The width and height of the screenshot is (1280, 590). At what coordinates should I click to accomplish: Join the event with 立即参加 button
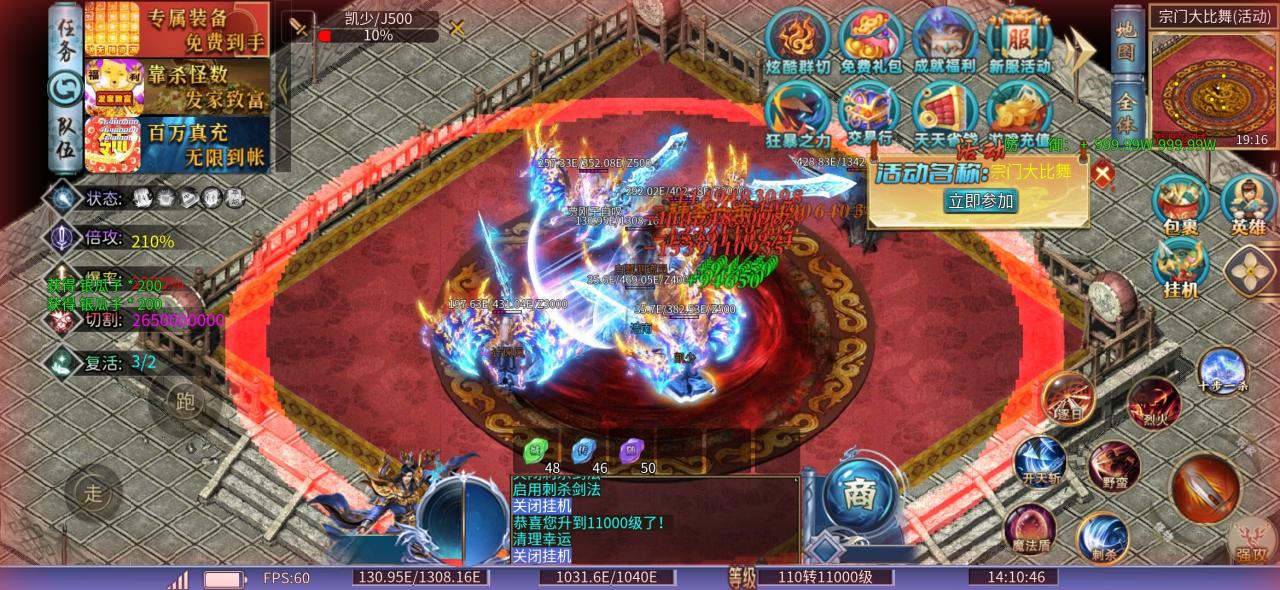(980, 201)
